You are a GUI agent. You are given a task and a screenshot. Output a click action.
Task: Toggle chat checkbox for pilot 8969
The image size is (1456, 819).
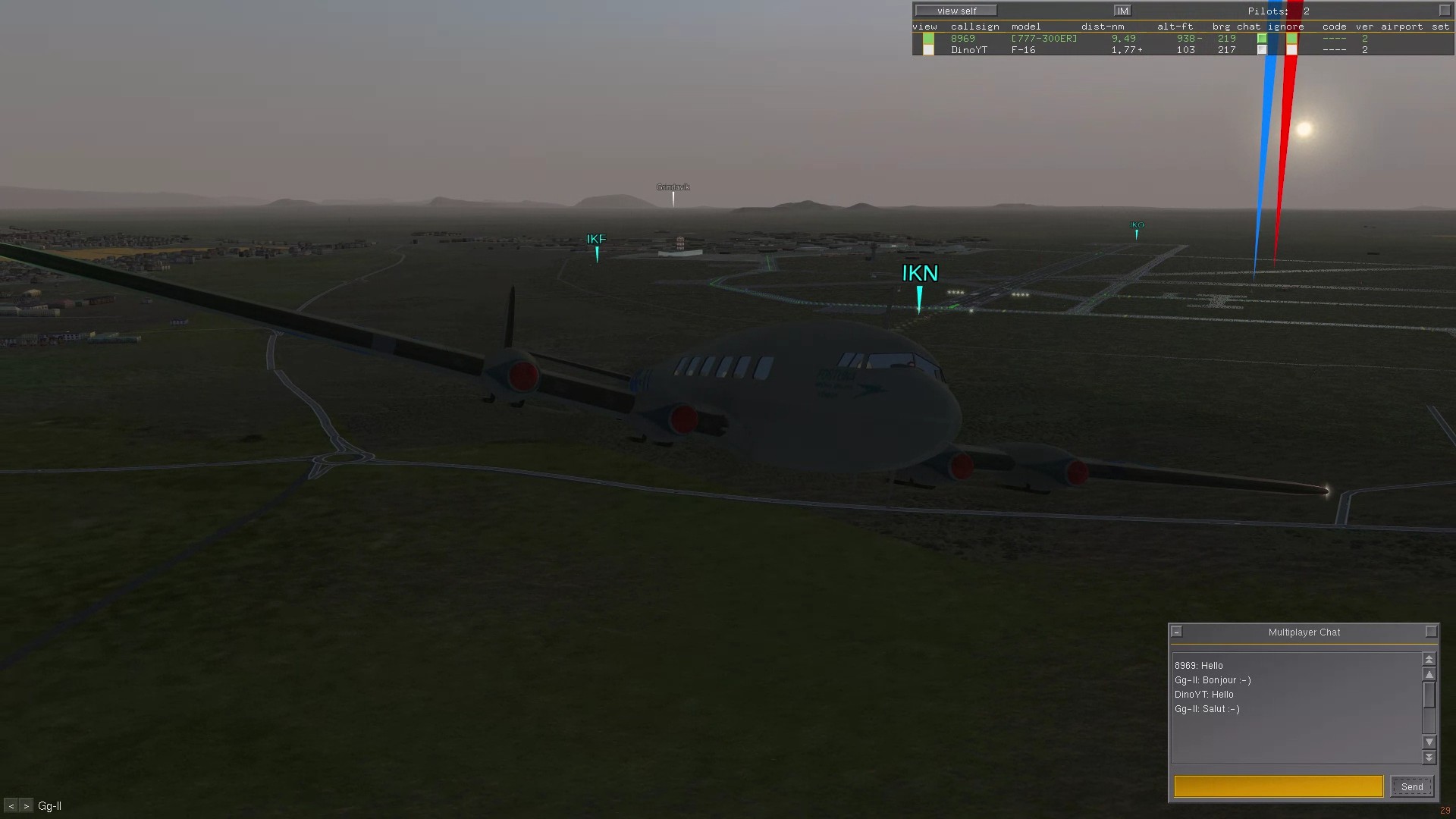pos(1262,38)
